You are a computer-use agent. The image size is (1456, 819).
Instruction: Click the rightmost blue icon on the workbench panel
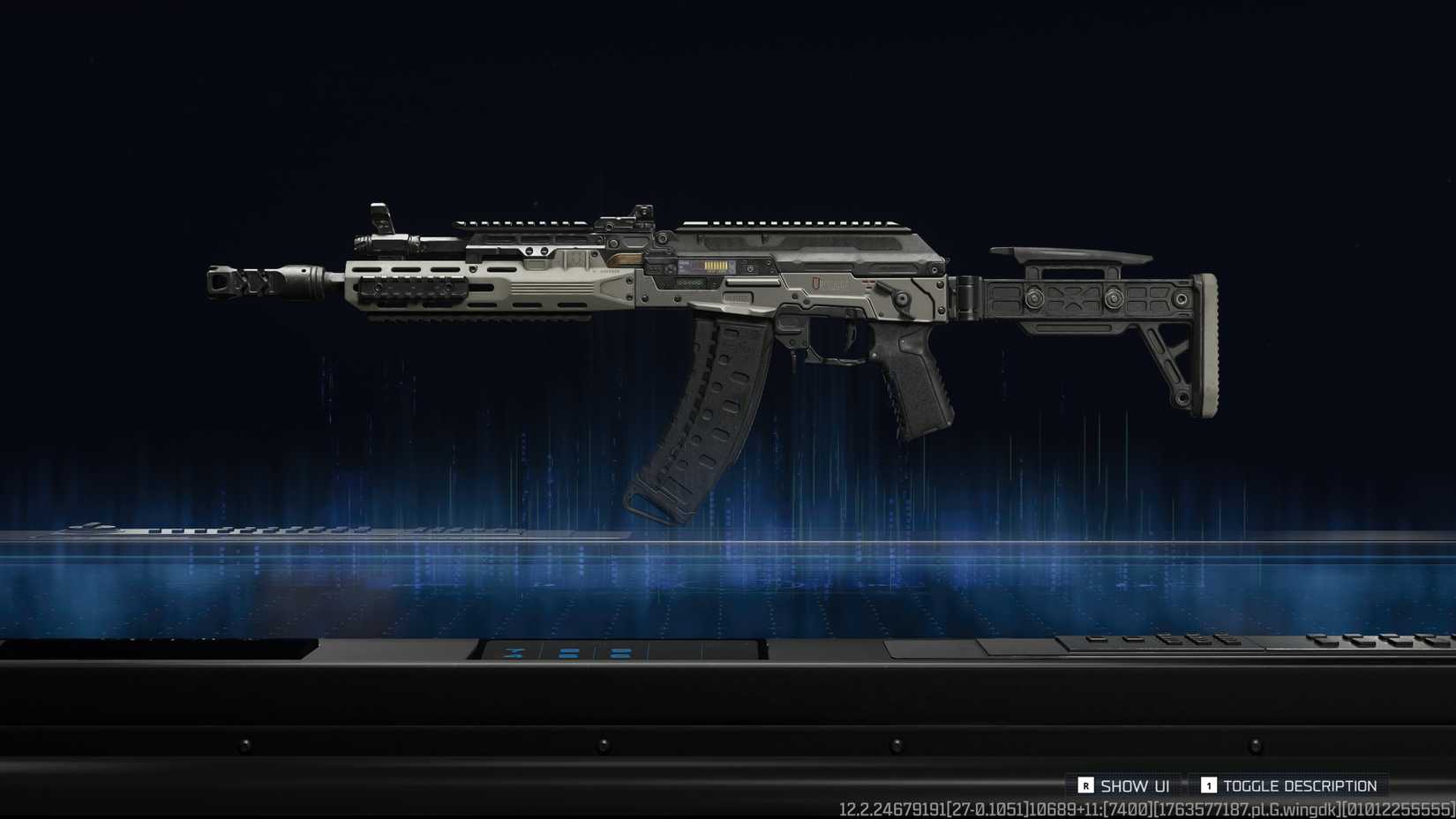click(x=621, y=654)
